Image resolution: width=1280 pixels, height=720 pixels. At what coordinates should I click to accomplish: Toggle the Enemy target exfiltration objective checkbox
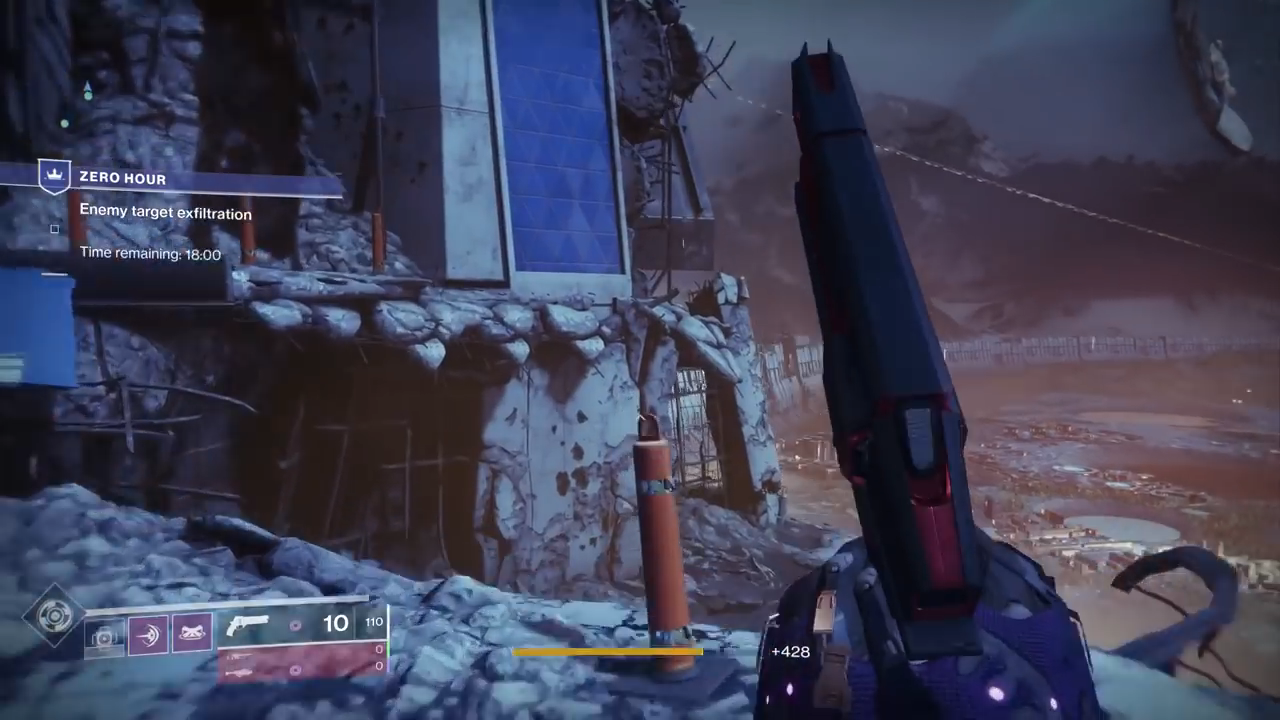pos(55,229)
